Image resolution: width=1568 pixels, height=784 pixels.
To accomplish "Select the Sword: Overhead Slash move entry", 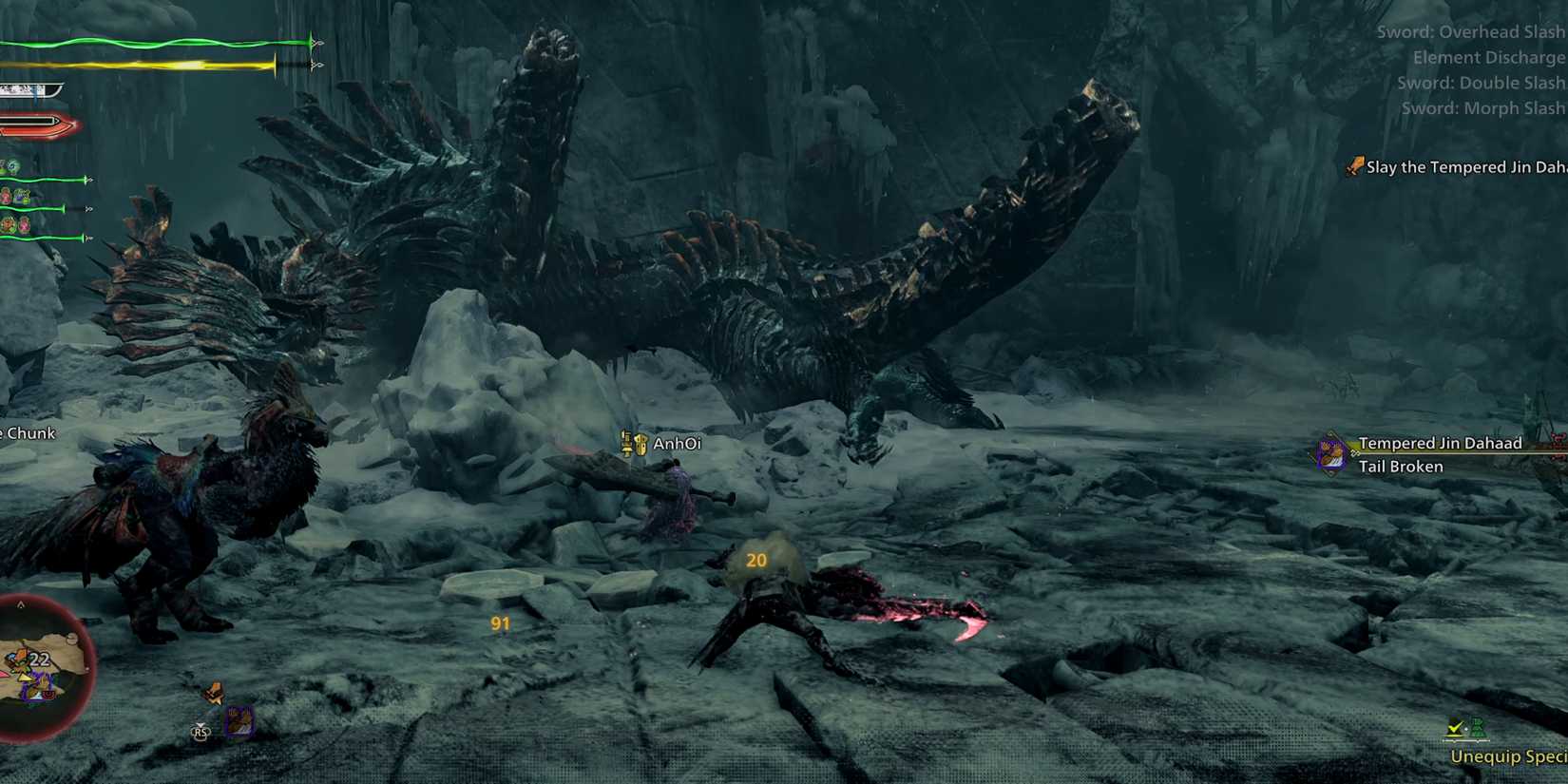I will tap(1469, 31).
